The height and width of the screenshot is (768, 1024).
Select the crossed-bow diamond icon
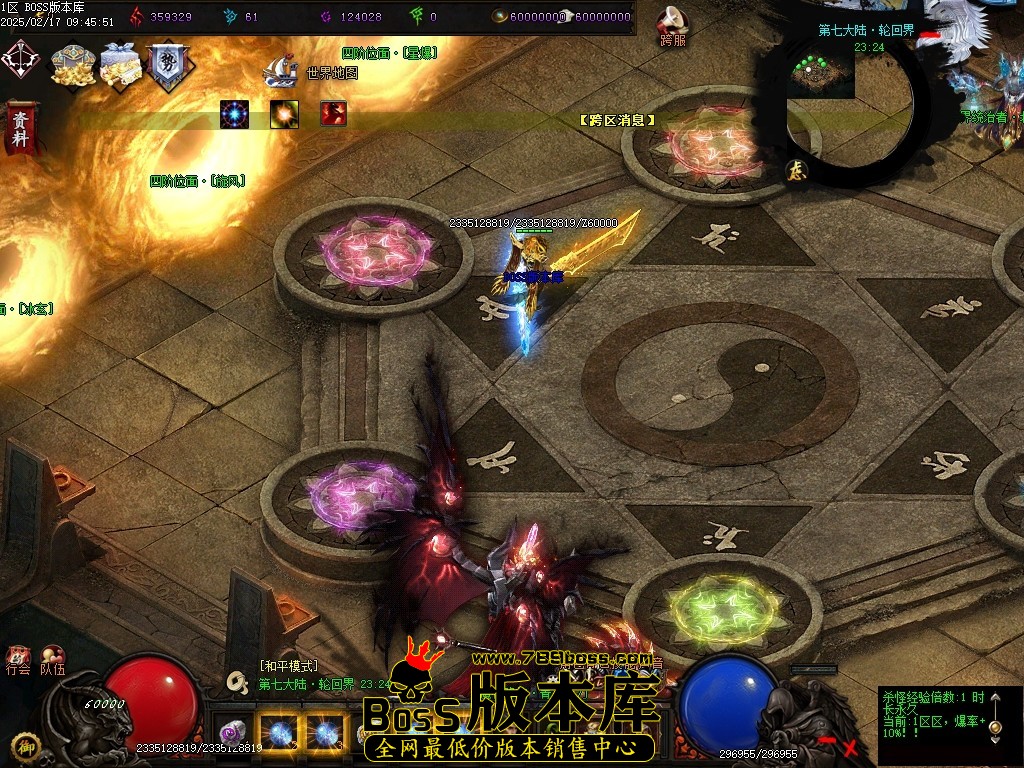point(21,59)
